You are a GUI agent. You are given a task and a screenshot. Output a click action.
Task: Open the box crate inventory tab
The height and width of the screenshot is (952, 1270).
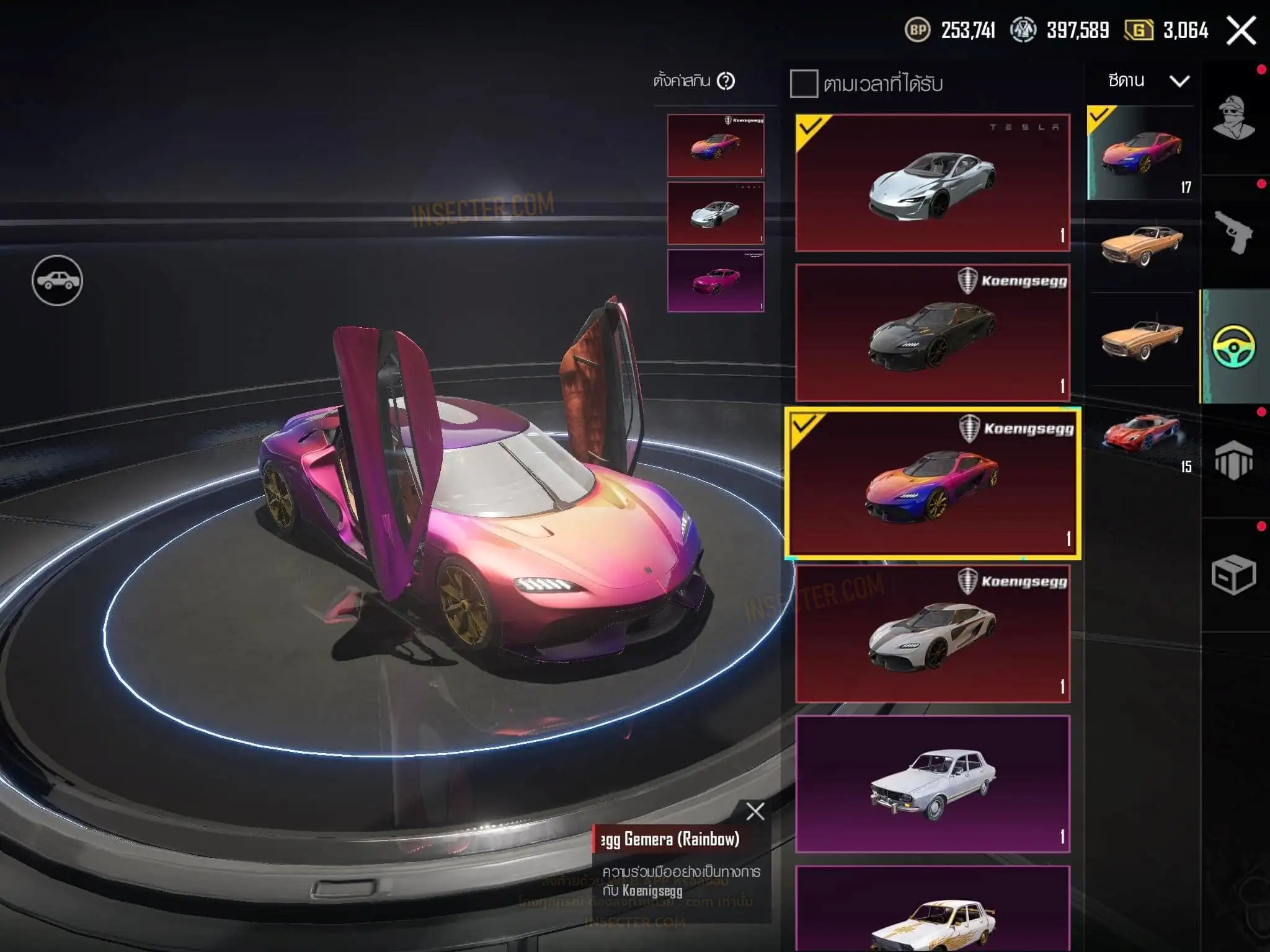tap(1234, 575)
